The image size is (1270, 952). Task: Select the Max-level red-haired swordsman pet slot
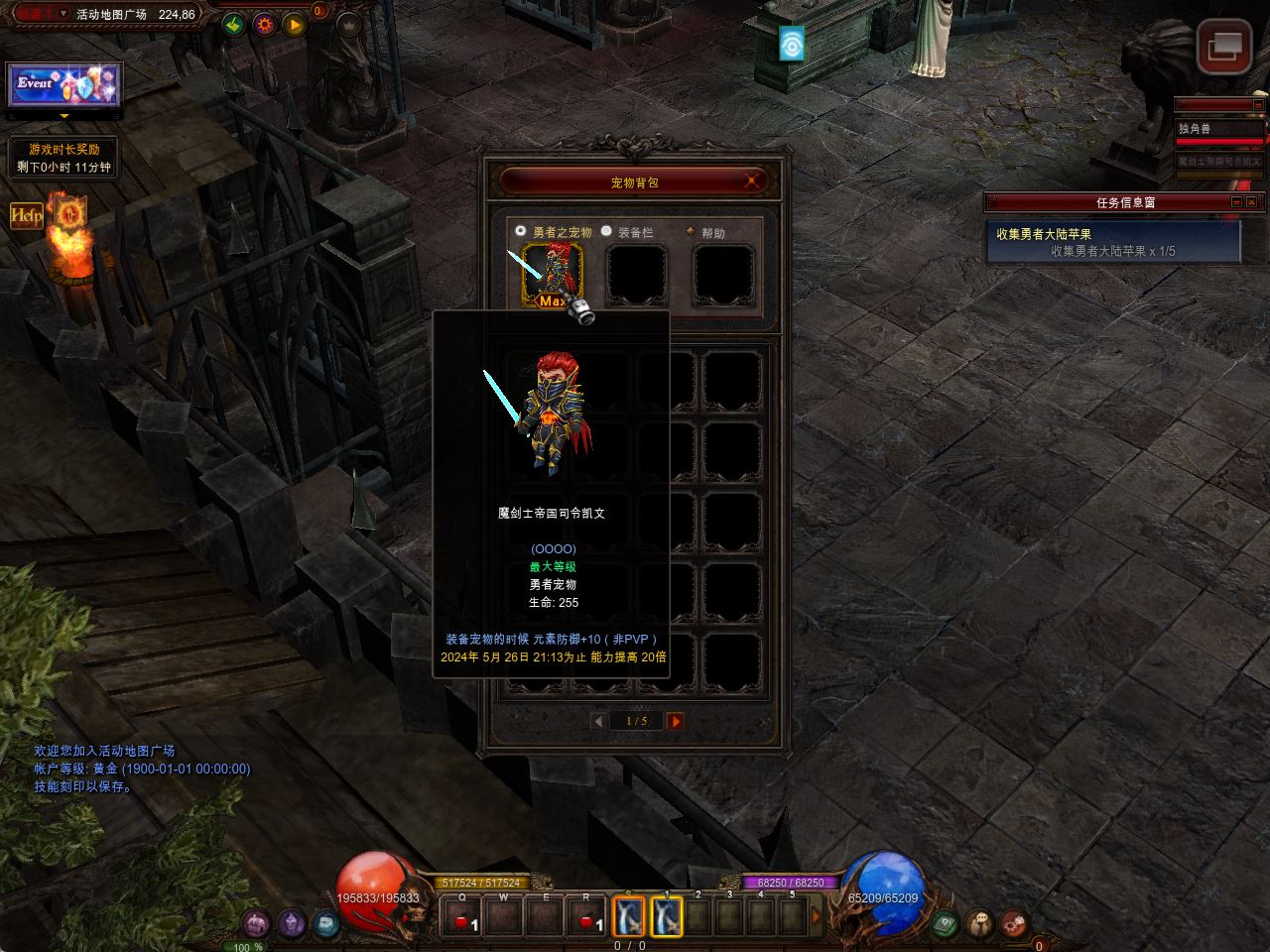(x=553, y=275)
